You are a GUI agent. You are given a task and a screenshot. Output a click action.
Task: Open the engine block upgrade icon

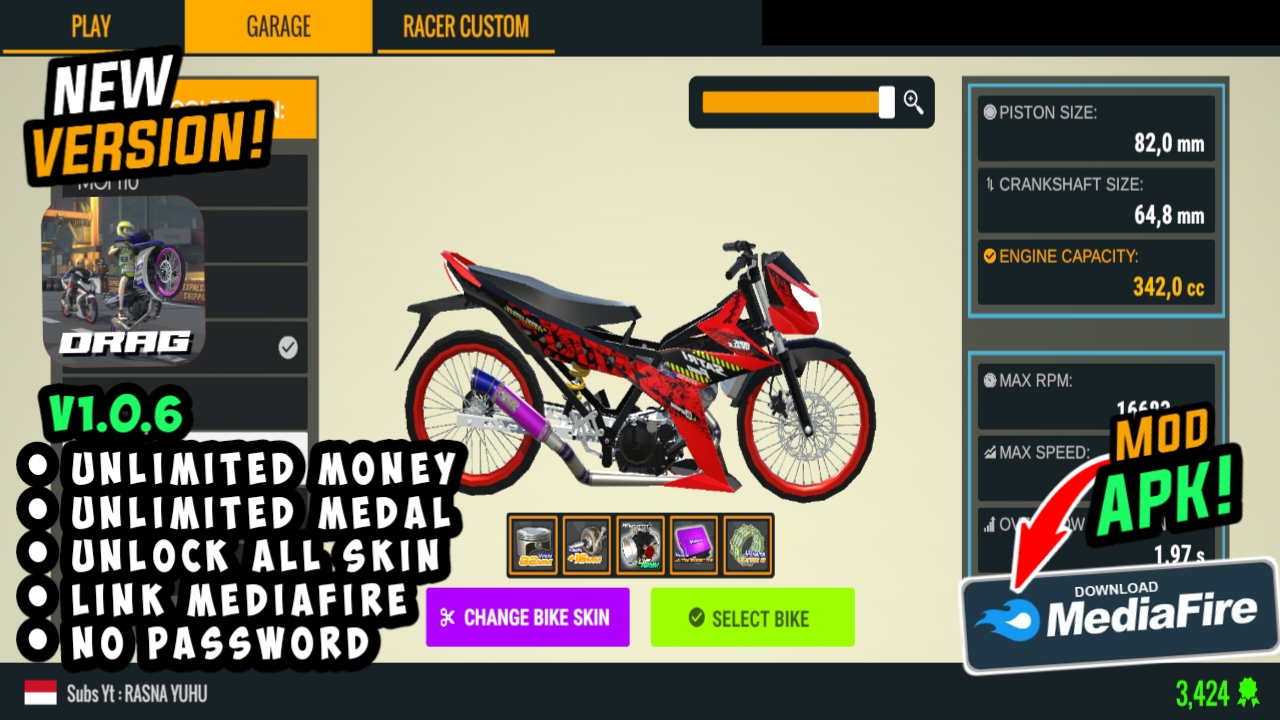click(x=642, y=545)
